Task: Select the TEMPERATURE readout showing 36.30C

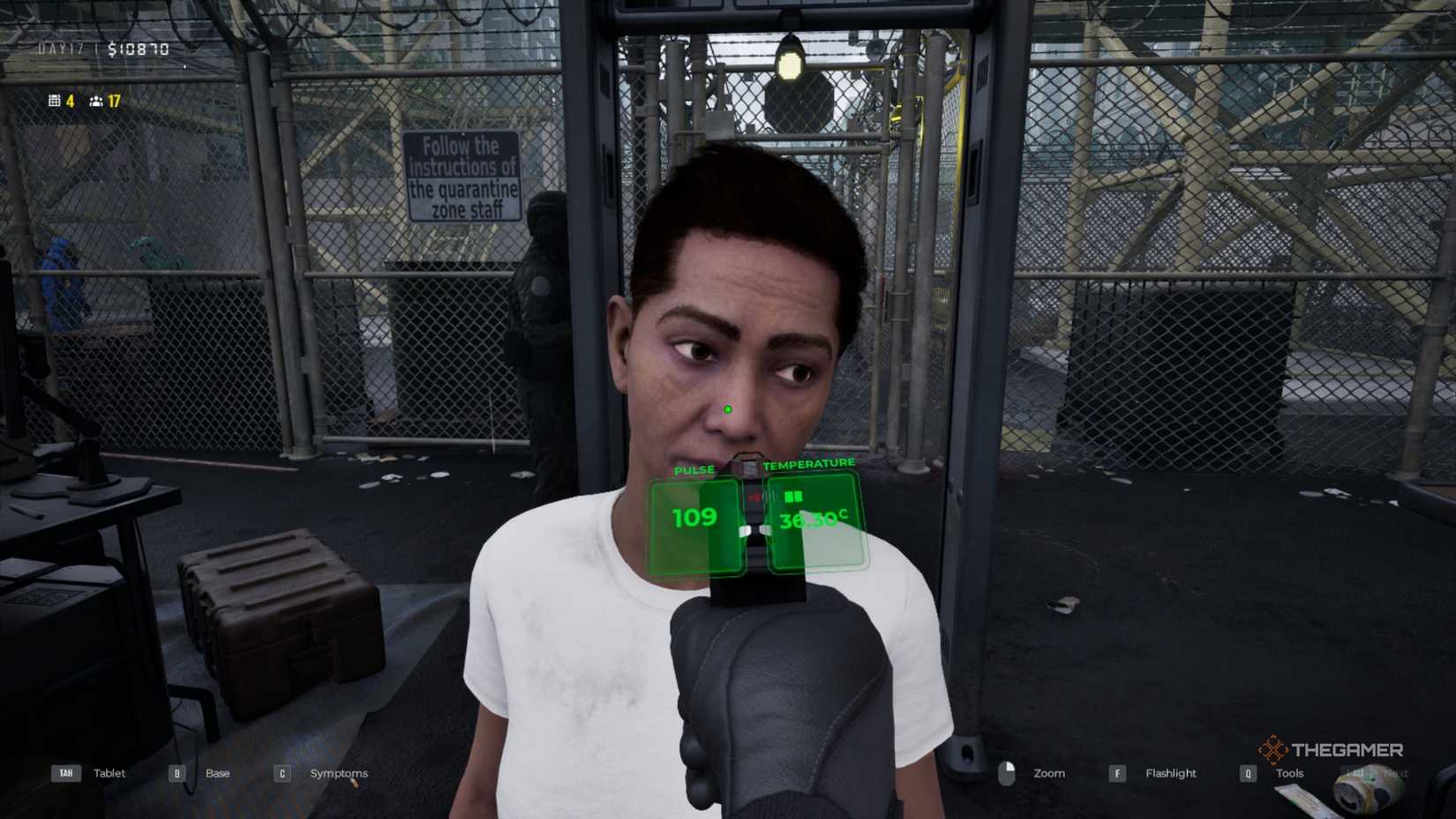Action: [x=814, y=522]
